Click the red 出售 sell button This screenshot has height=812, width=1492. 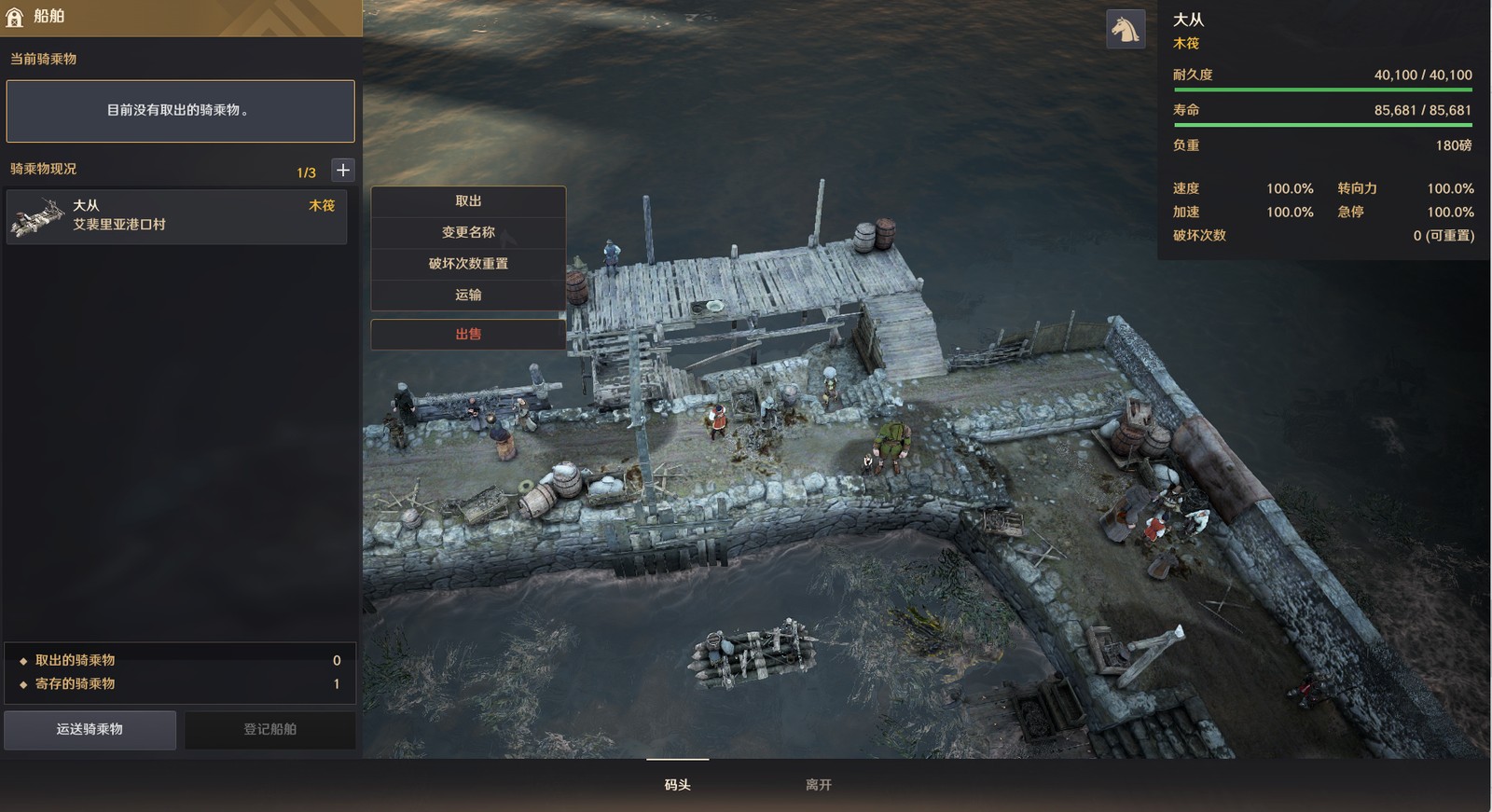coord(468,334)
